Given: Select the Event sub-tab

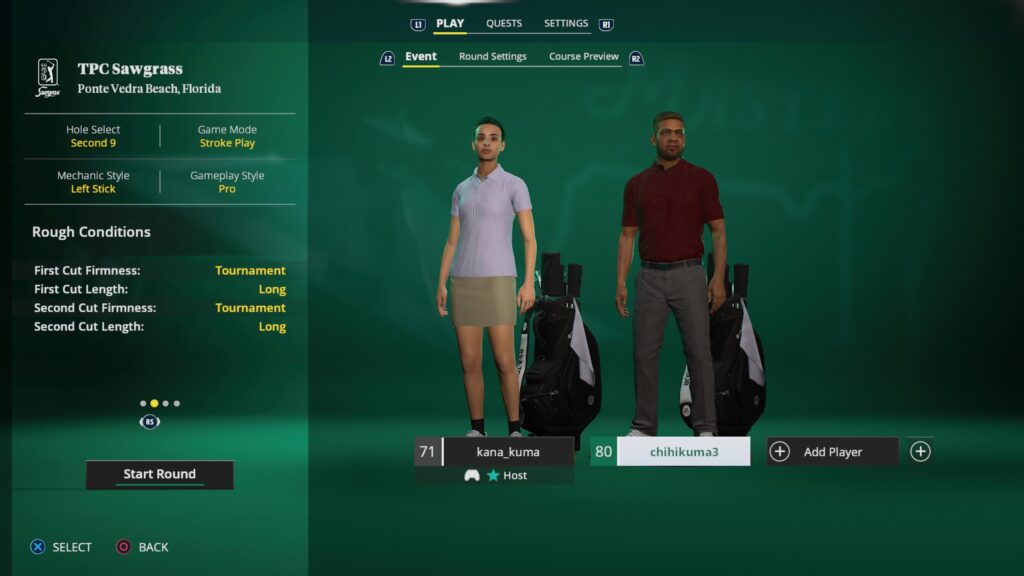Looking at the screenshot, I should pyautogui.click(x=420, y=57).
